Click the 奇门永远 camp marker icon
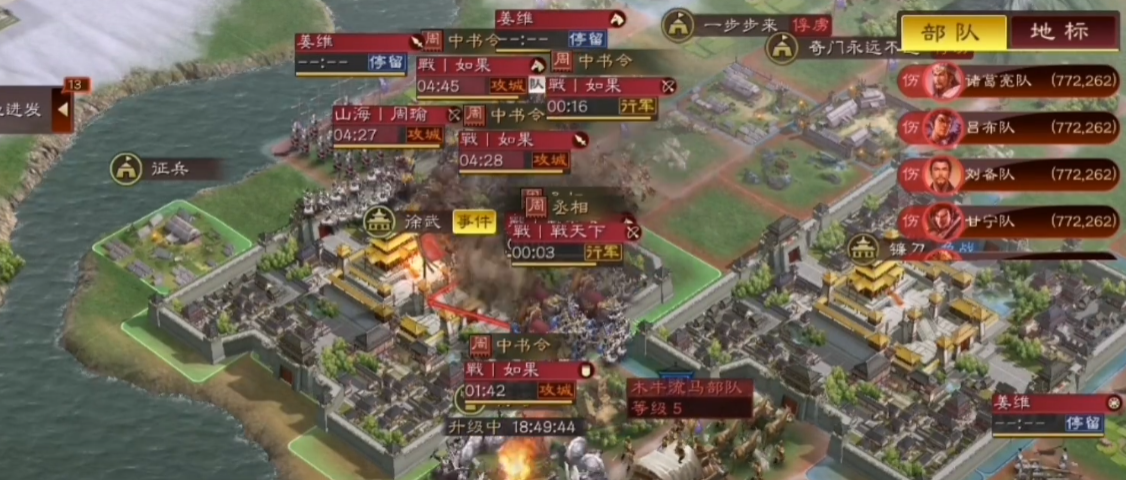The height and width of the screenshot is (480, 1126). pos(782,46)
